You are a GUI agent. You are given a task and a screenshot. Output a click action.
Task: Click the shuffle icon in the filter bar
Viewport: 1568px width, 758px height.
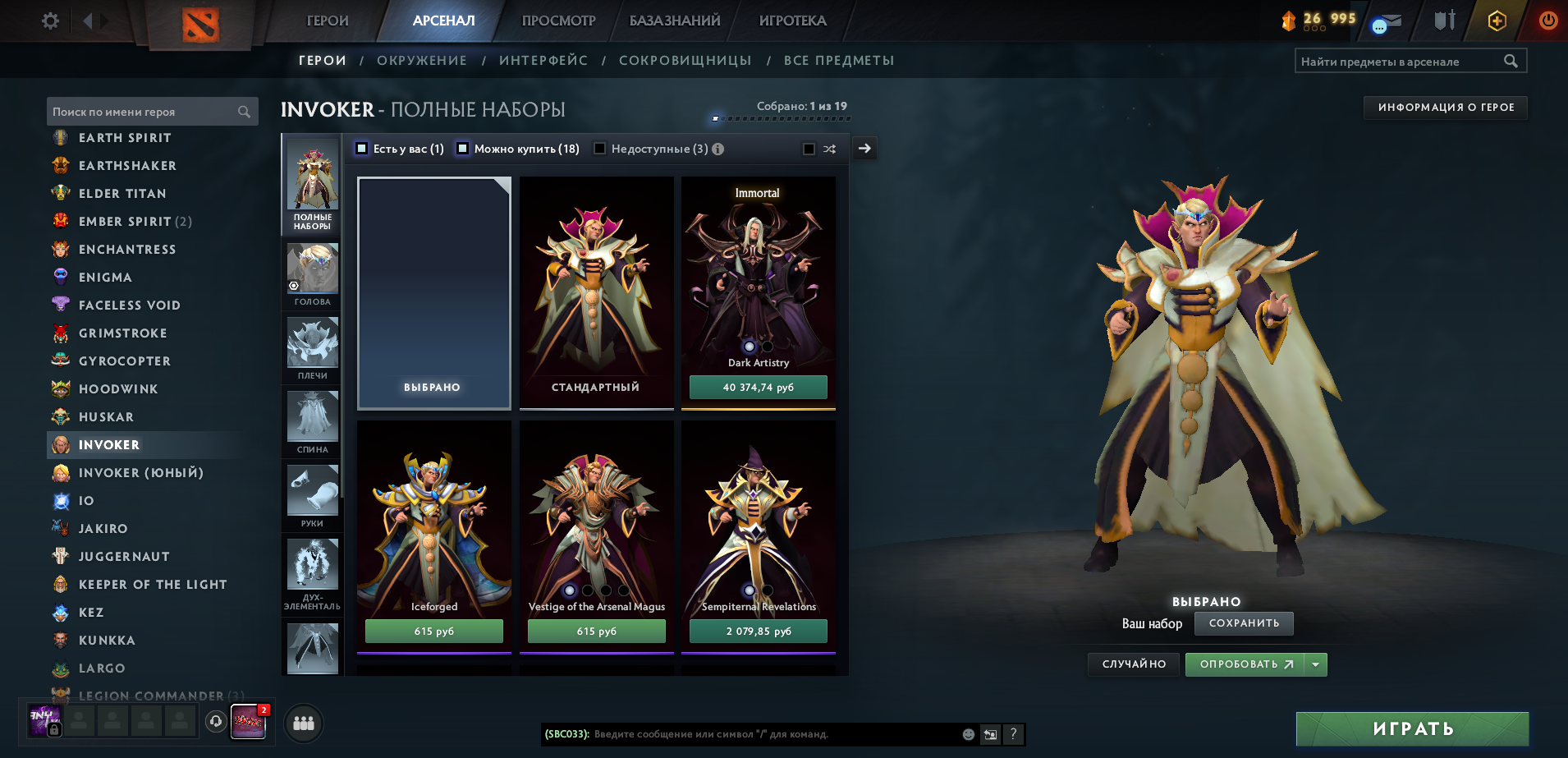click(829, 149)
